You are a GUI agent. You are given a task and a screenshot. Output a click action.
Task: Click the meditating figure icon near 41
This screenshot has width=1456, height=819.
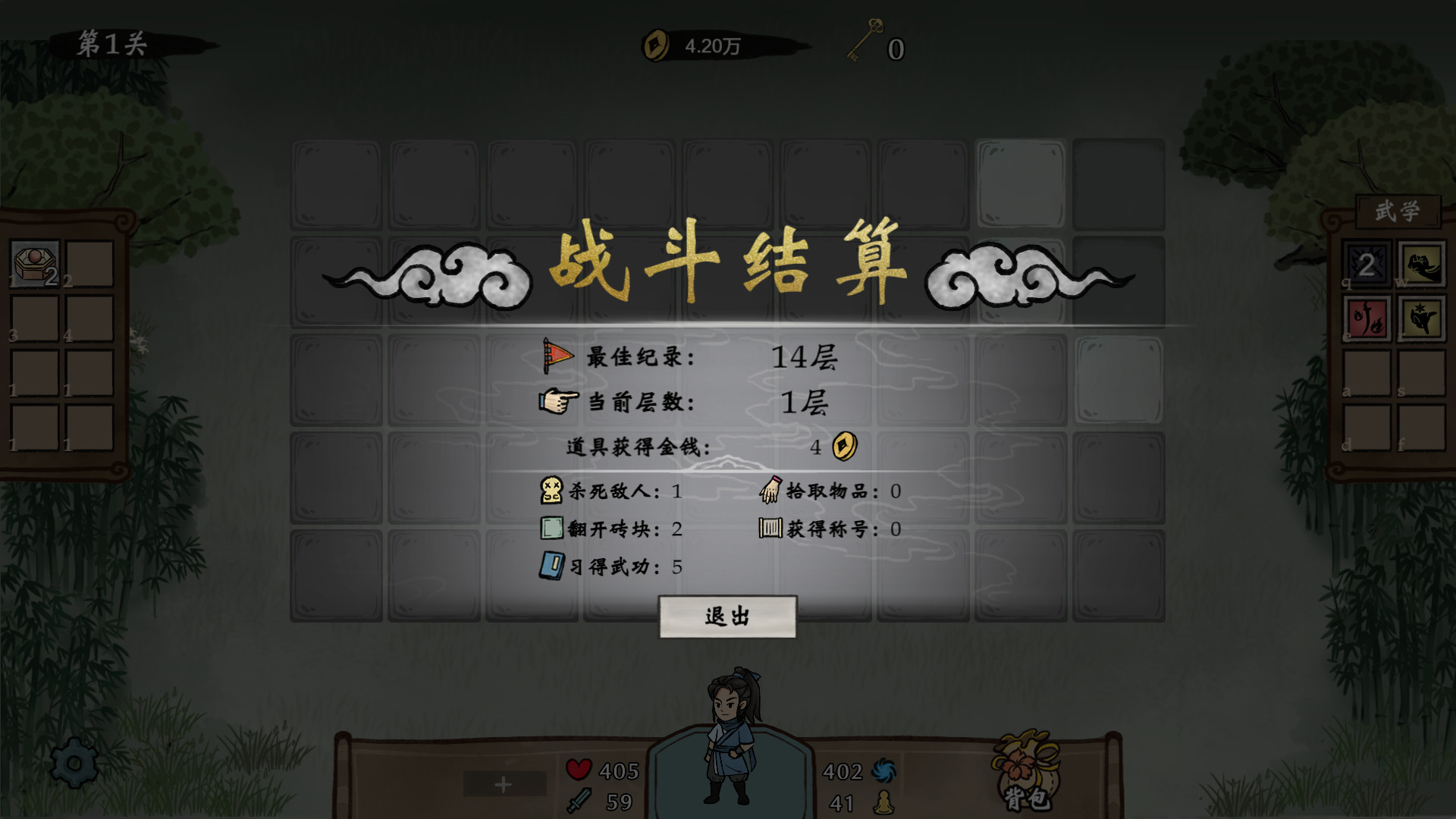point(885,801)
